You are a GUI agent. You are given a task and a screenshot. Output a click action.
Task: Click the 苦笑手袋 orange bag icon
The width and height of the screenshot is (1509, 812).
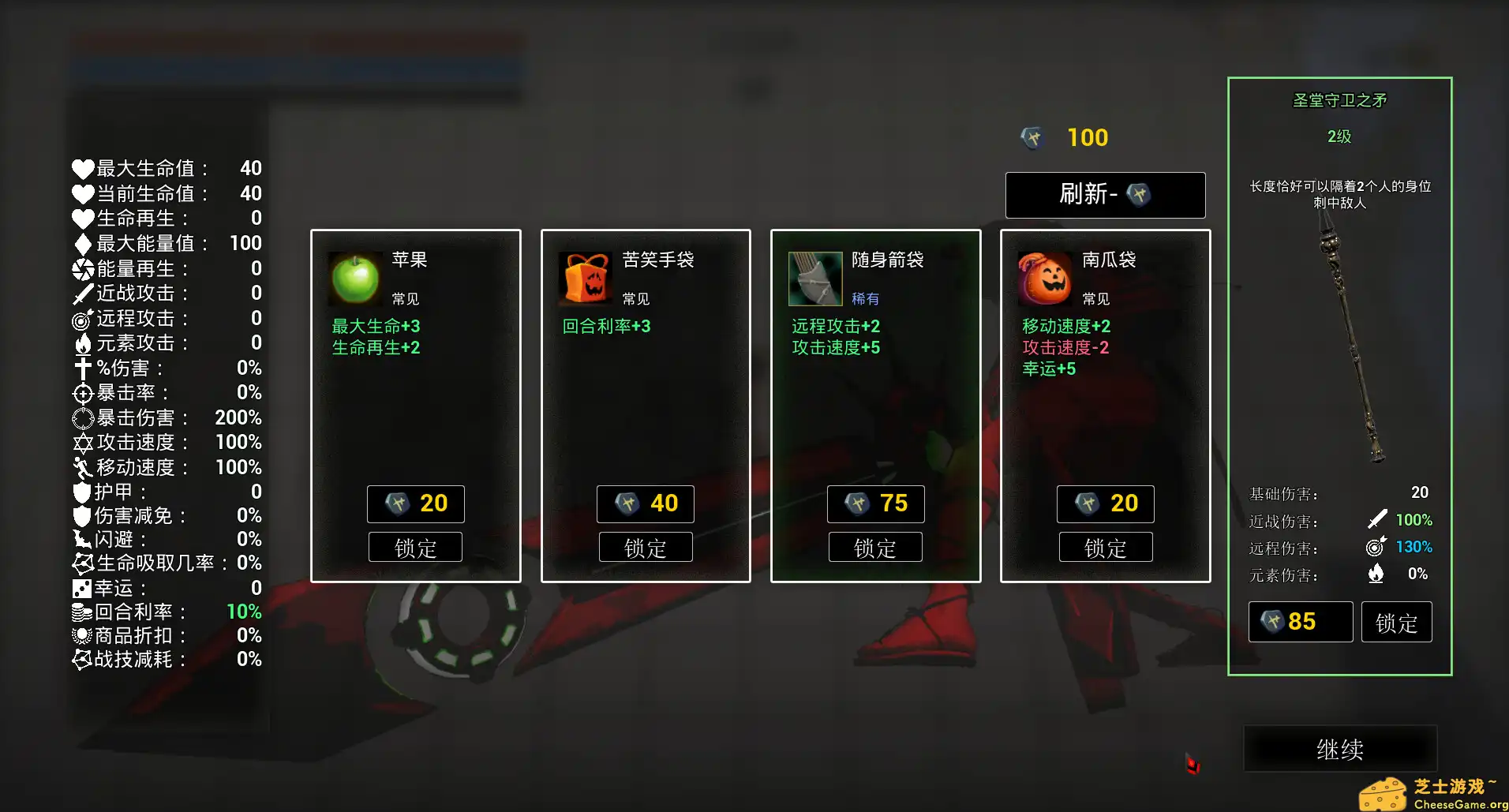coord(584,279)
